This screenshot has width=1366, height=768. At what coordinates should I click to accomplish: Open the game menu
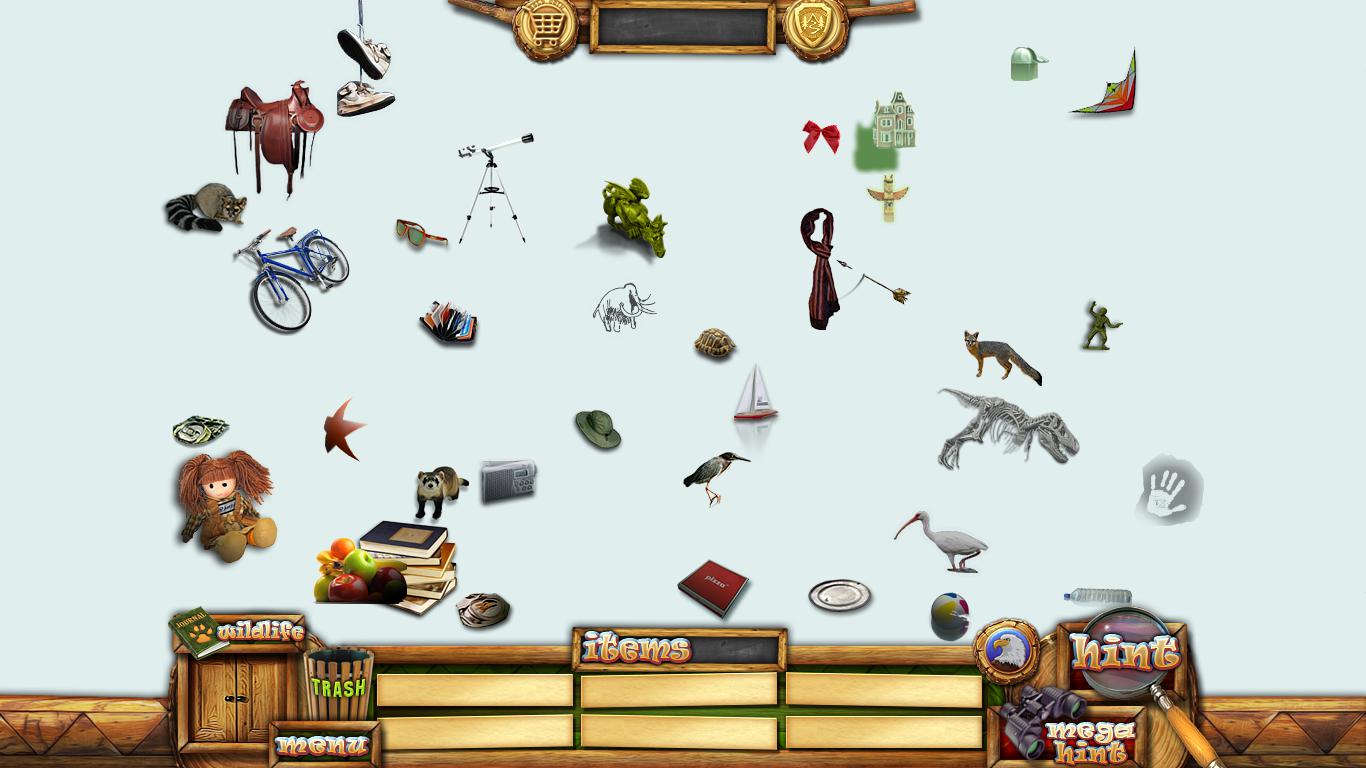tap(322, 745)
